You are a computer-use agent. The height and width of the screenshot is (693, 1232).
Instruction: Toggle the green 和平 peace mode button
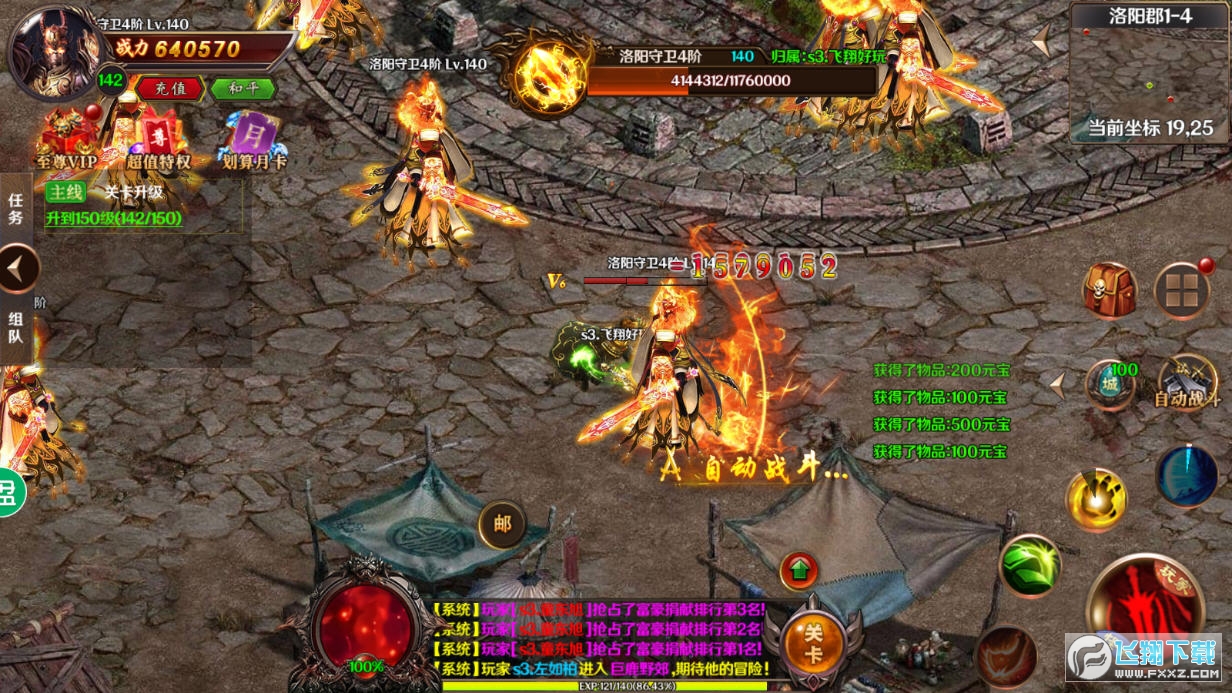click(x=242, y=88)
